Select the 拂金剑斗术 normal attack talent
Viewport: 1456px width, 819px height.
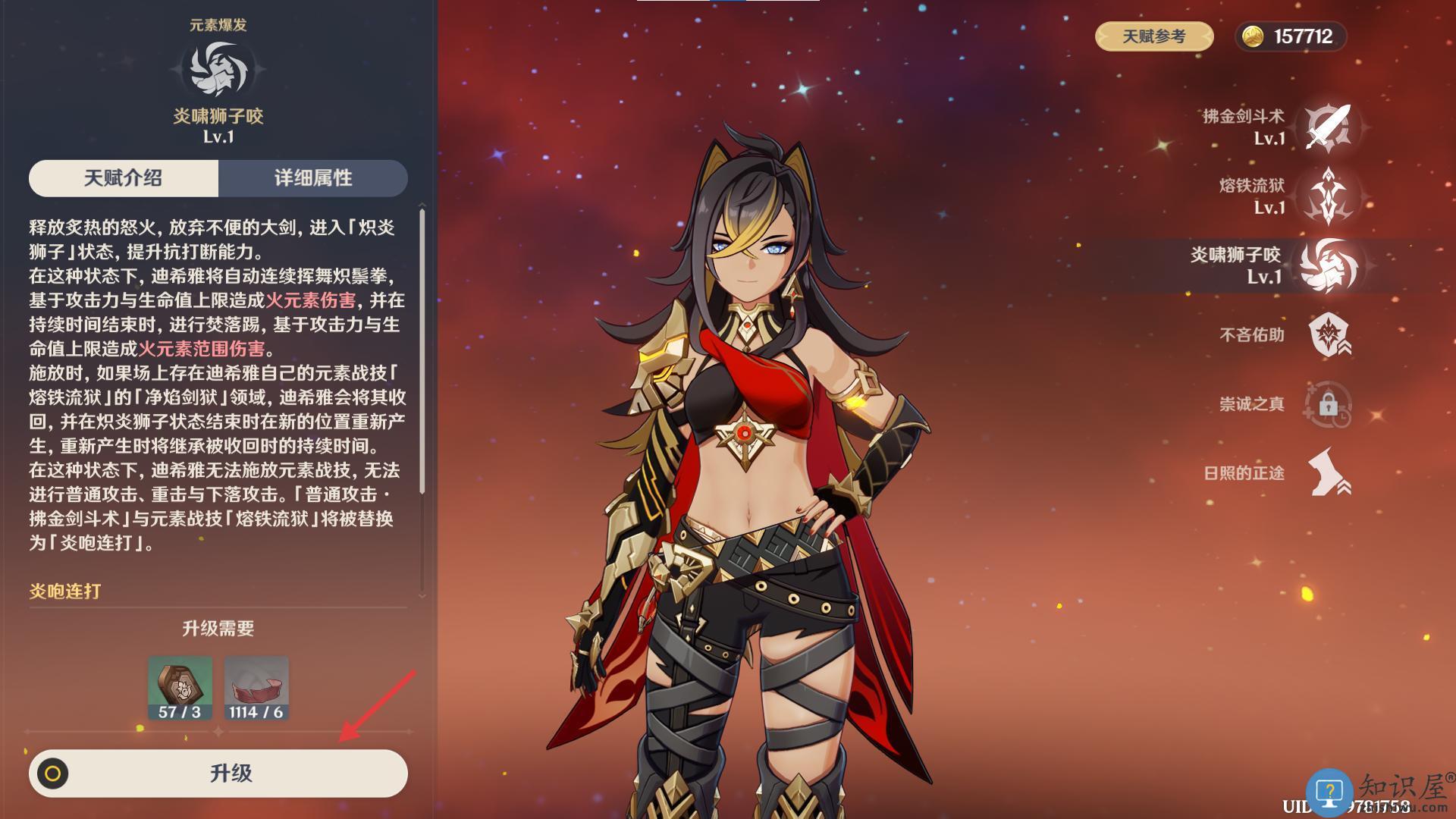click(x=1328, y=127)
